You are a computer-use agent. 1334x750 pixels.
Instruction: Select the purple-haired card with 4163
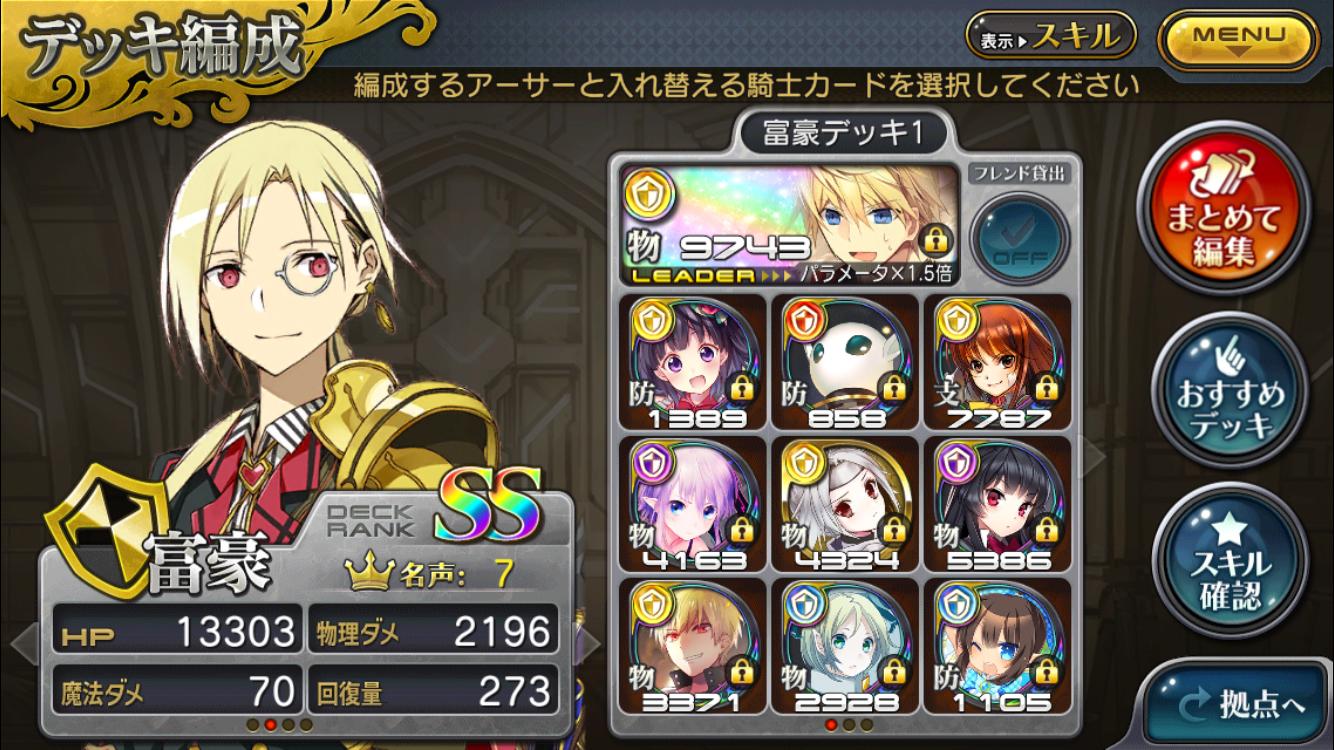(x=692, y=504)
